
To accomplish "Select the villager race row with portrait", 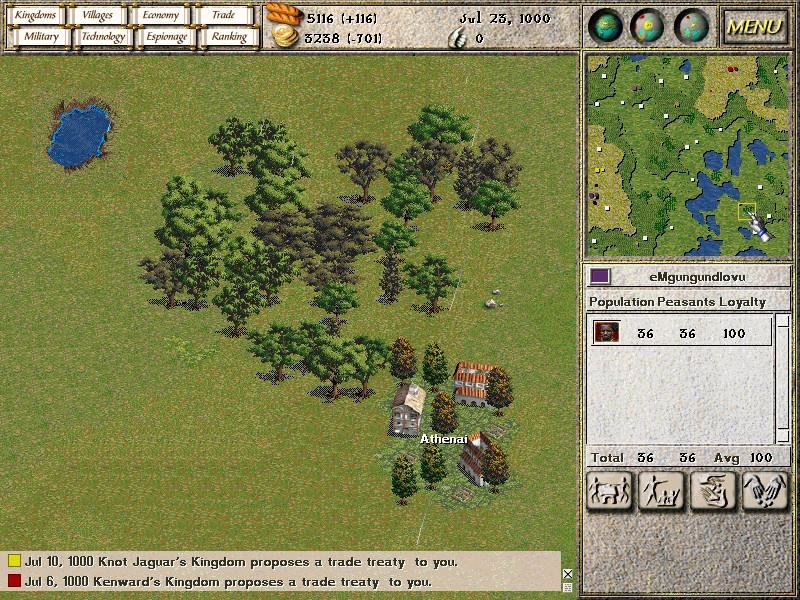I will 680,333.
